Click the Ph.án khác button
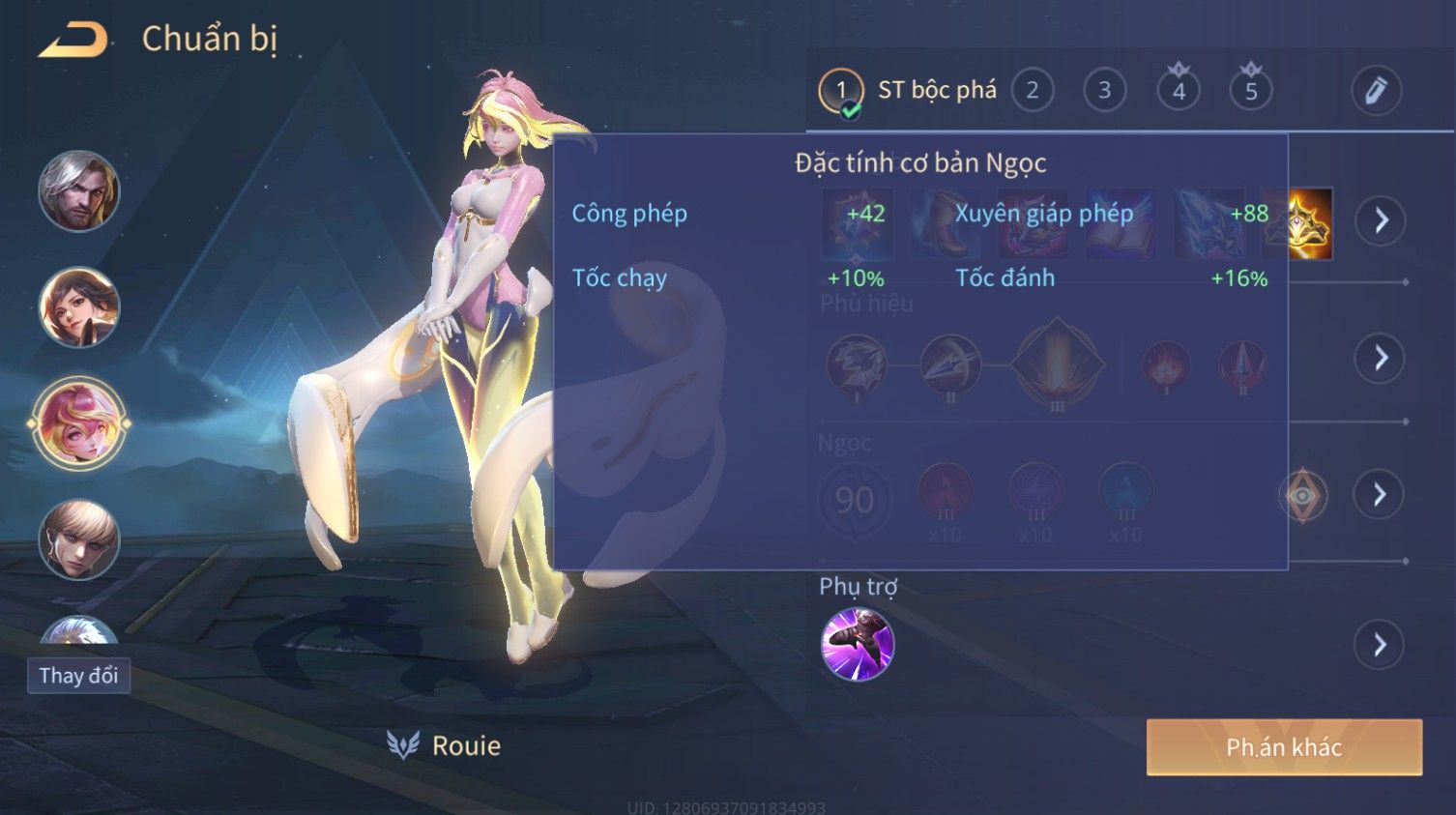Image resolution: width=1456 pixels, height=815 pixels. 1284,747
